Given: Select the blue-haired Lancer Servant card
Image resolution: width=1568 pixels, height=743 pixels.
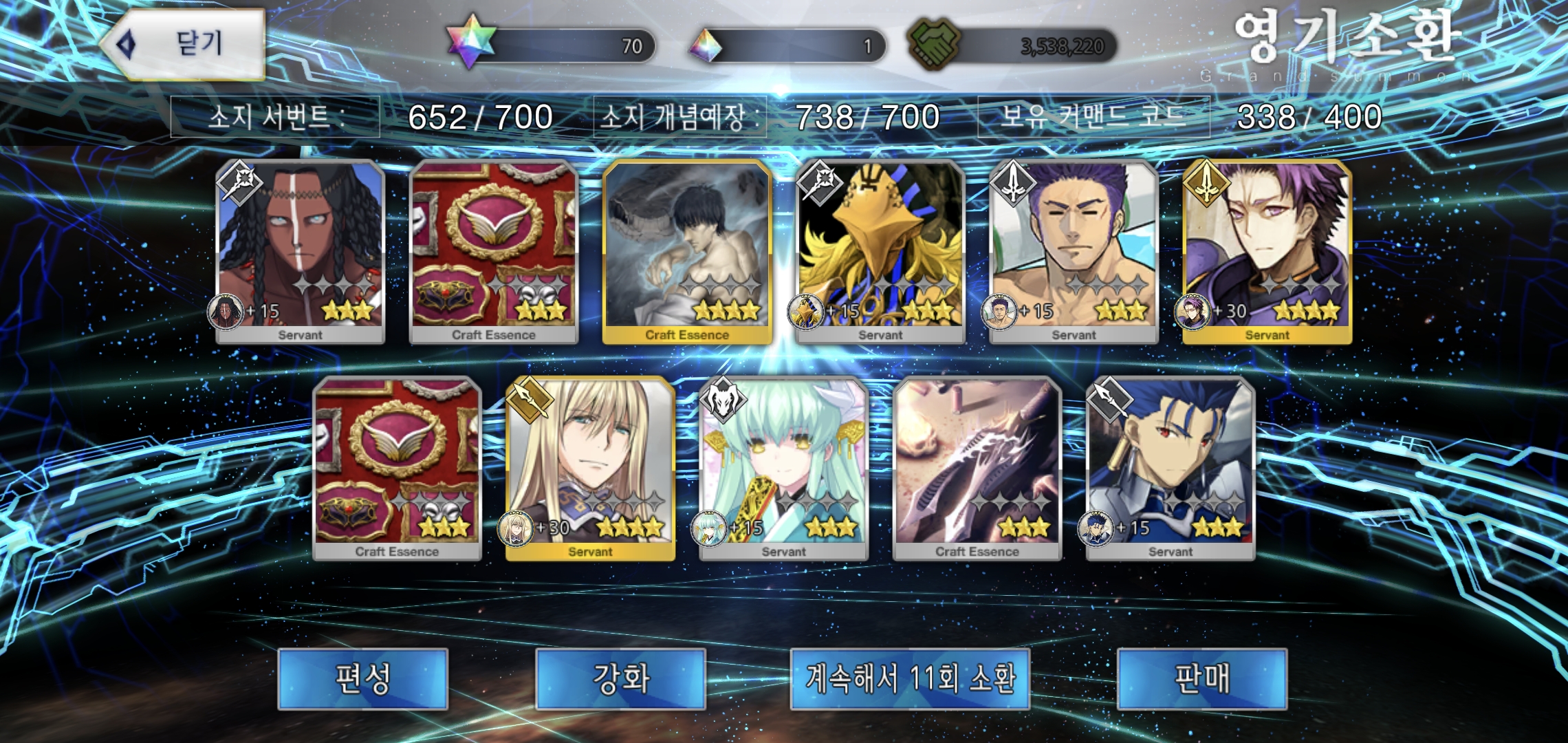Looking at the screenshot, I should point(1170,468).
